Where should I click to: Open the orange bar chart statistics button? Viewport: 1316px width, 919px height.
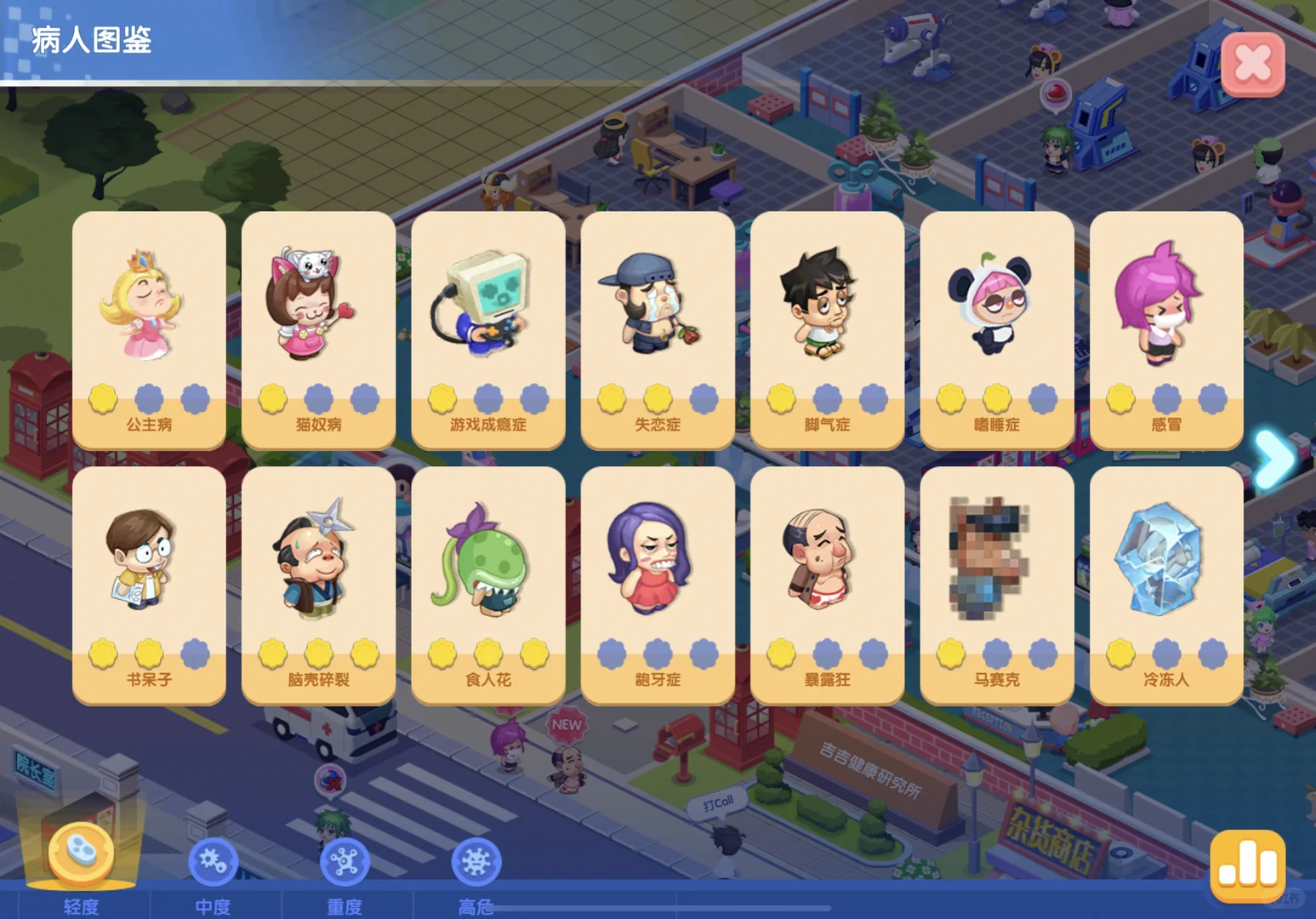1247,866
